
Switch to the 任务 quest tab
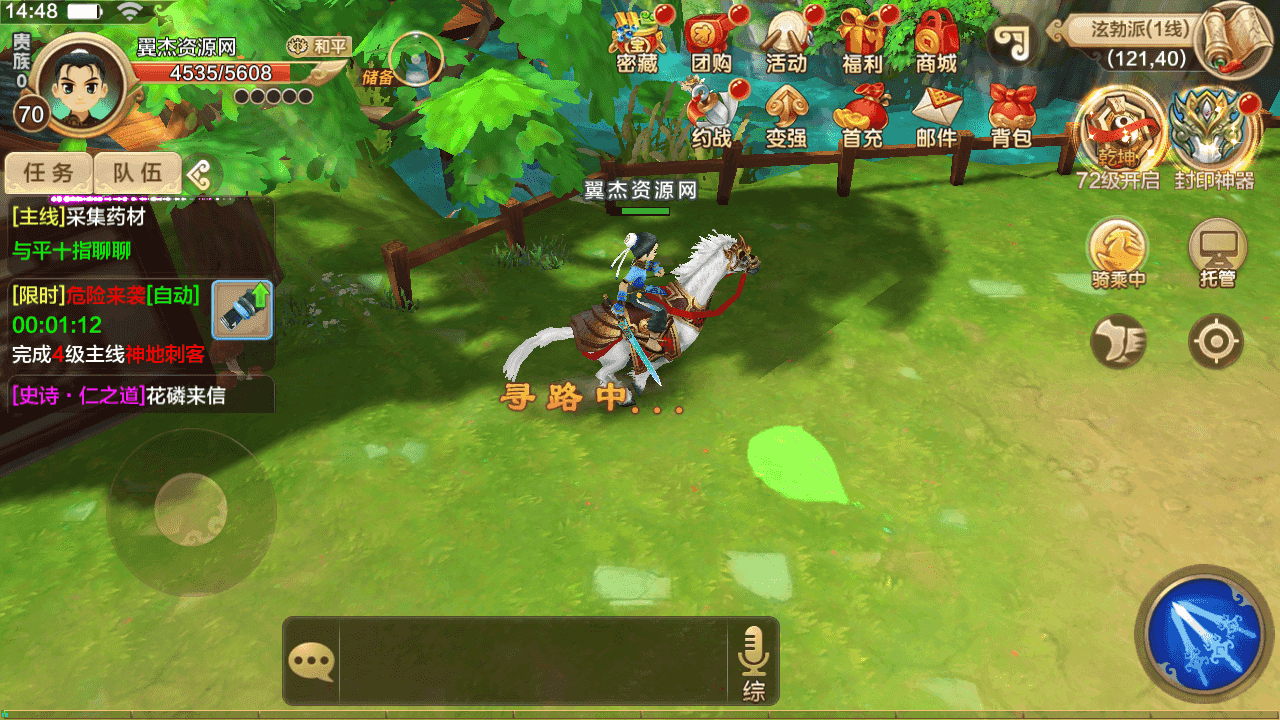[x=49, y=173]
